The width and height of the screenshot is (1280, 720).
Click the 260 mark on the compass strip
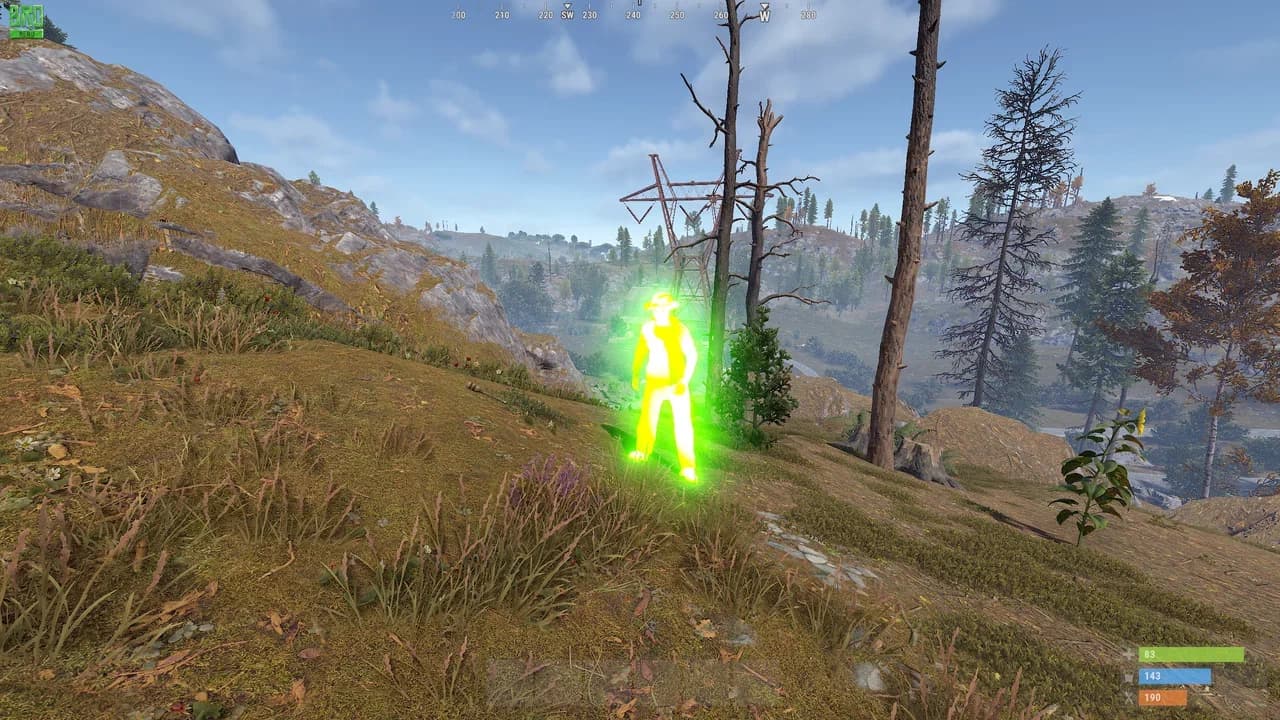click(x=719, y=16)
